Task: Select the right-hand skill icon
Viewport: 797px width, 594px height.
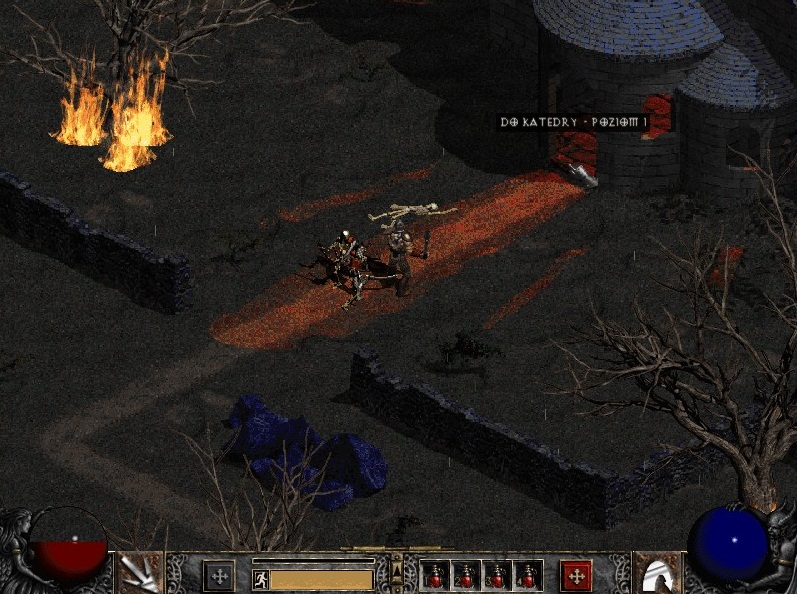Action: click(x=657, y=573)
